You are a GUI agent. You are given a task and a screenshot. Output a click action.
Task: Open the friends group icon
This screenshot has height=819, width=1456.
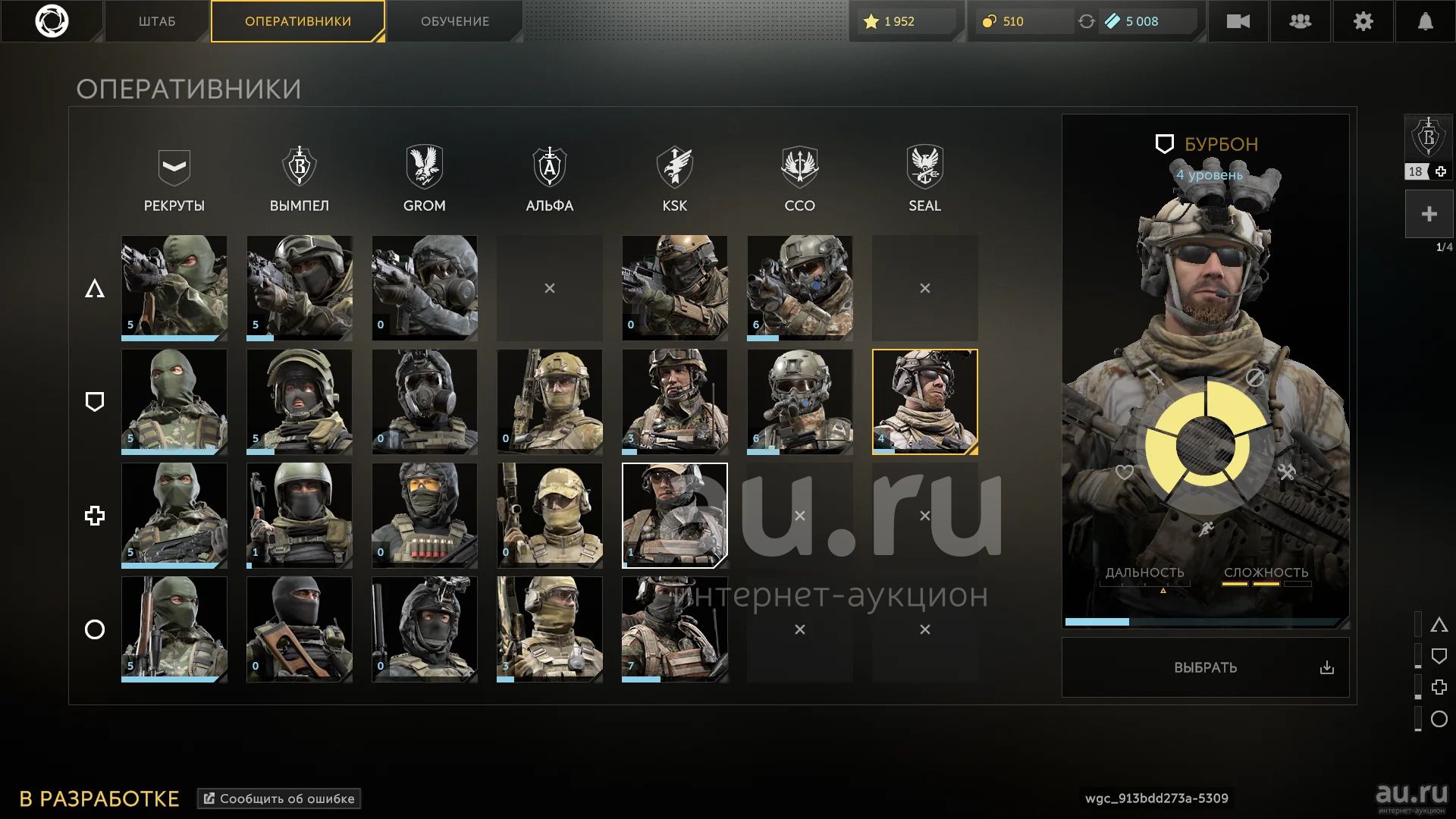pos(1300,21)
